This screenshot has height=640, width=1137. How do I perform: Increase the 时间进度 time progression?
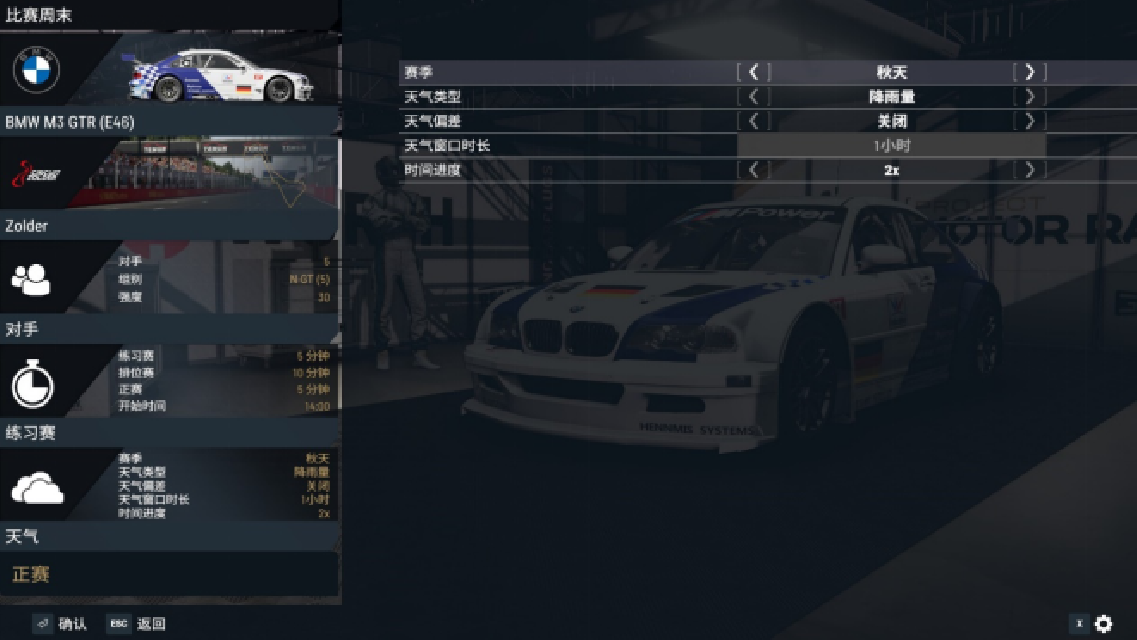1029,170
